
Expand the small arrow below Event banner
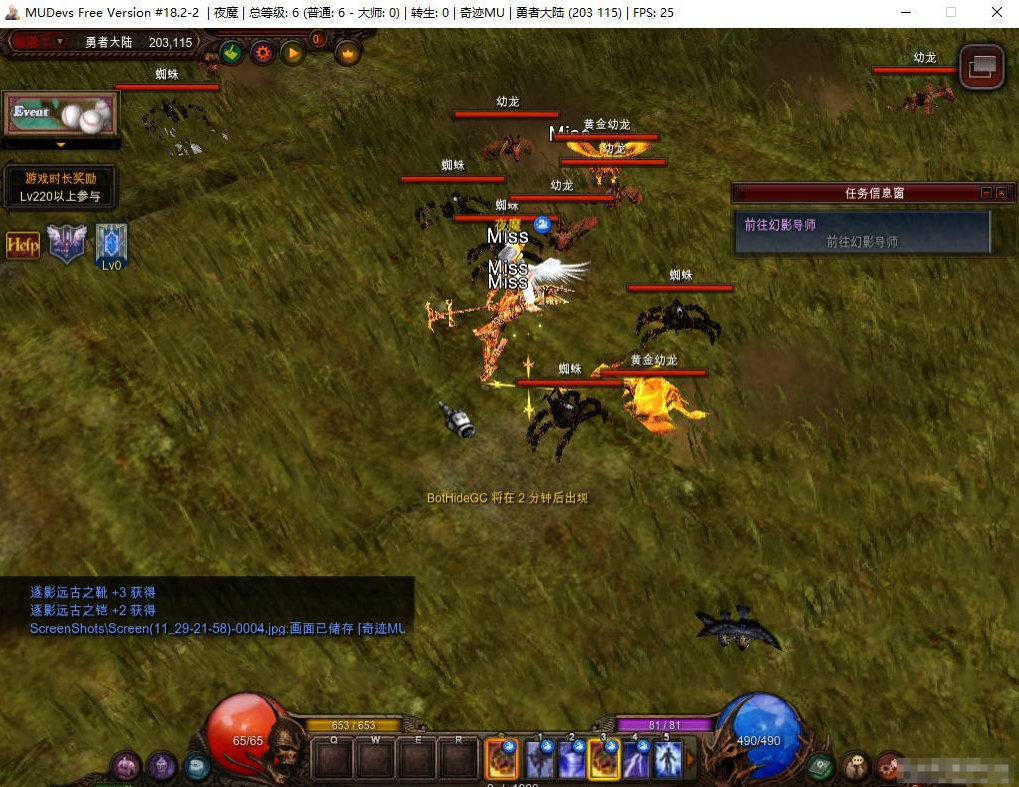pos(60,145)
